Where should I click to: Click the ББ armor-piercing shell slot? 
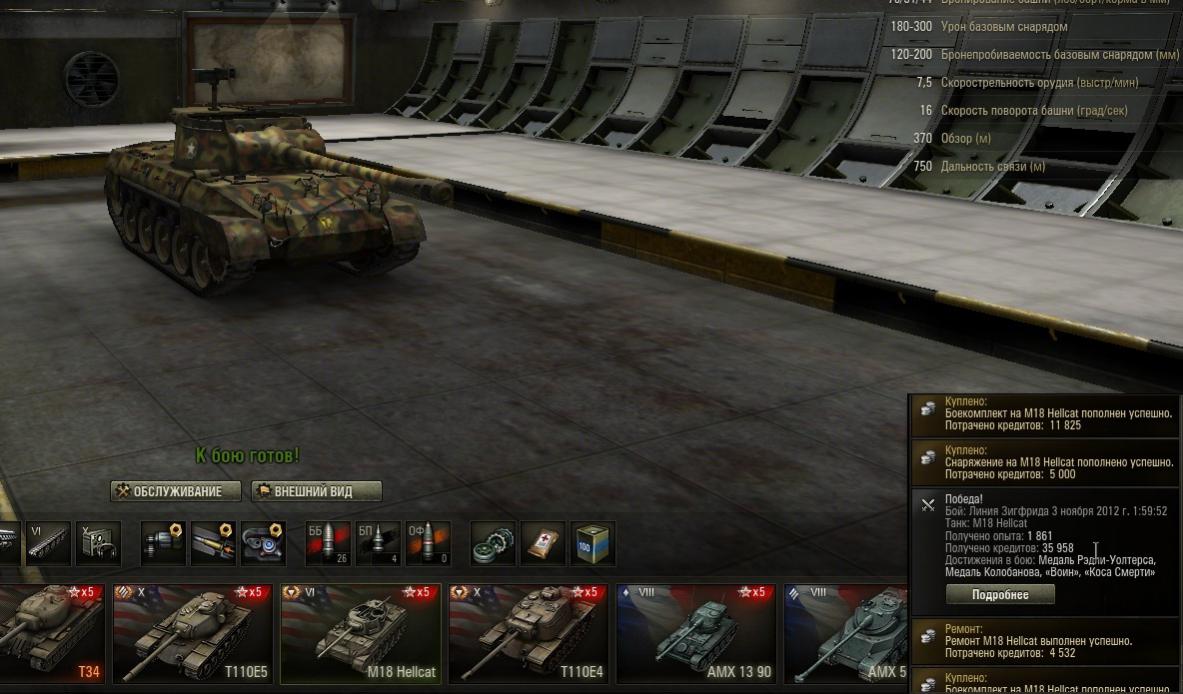328,543
